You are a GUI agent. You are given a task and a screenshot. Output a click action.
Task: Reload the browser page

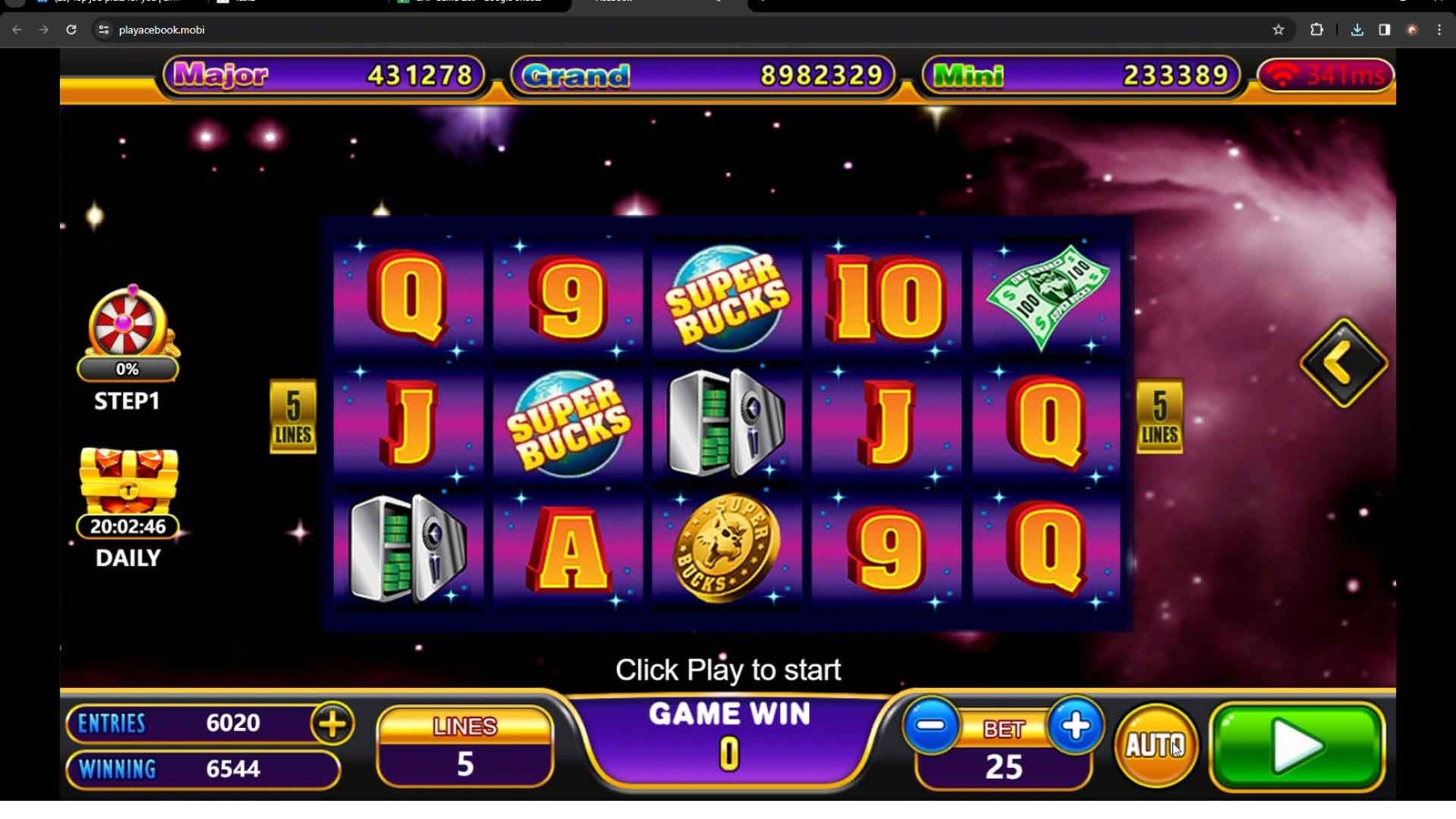[x=71, y=30]
